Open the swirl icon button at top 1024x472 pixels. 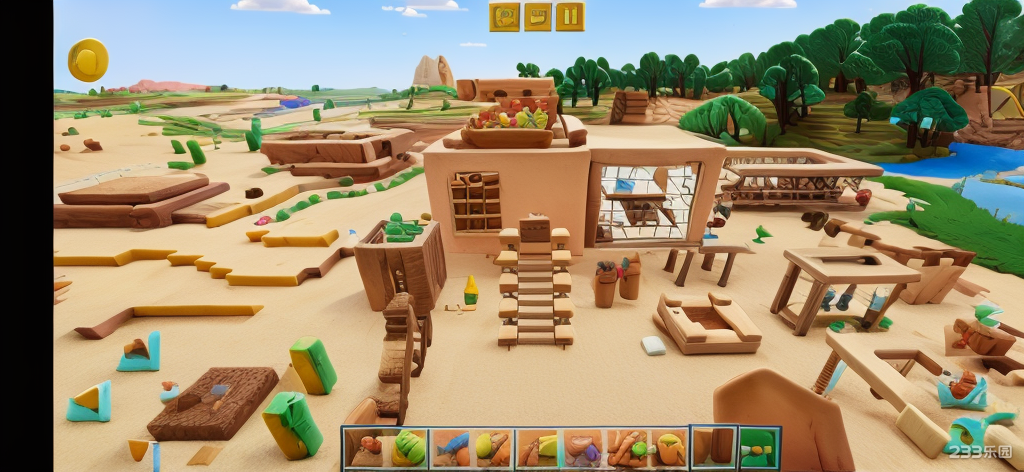504,16
